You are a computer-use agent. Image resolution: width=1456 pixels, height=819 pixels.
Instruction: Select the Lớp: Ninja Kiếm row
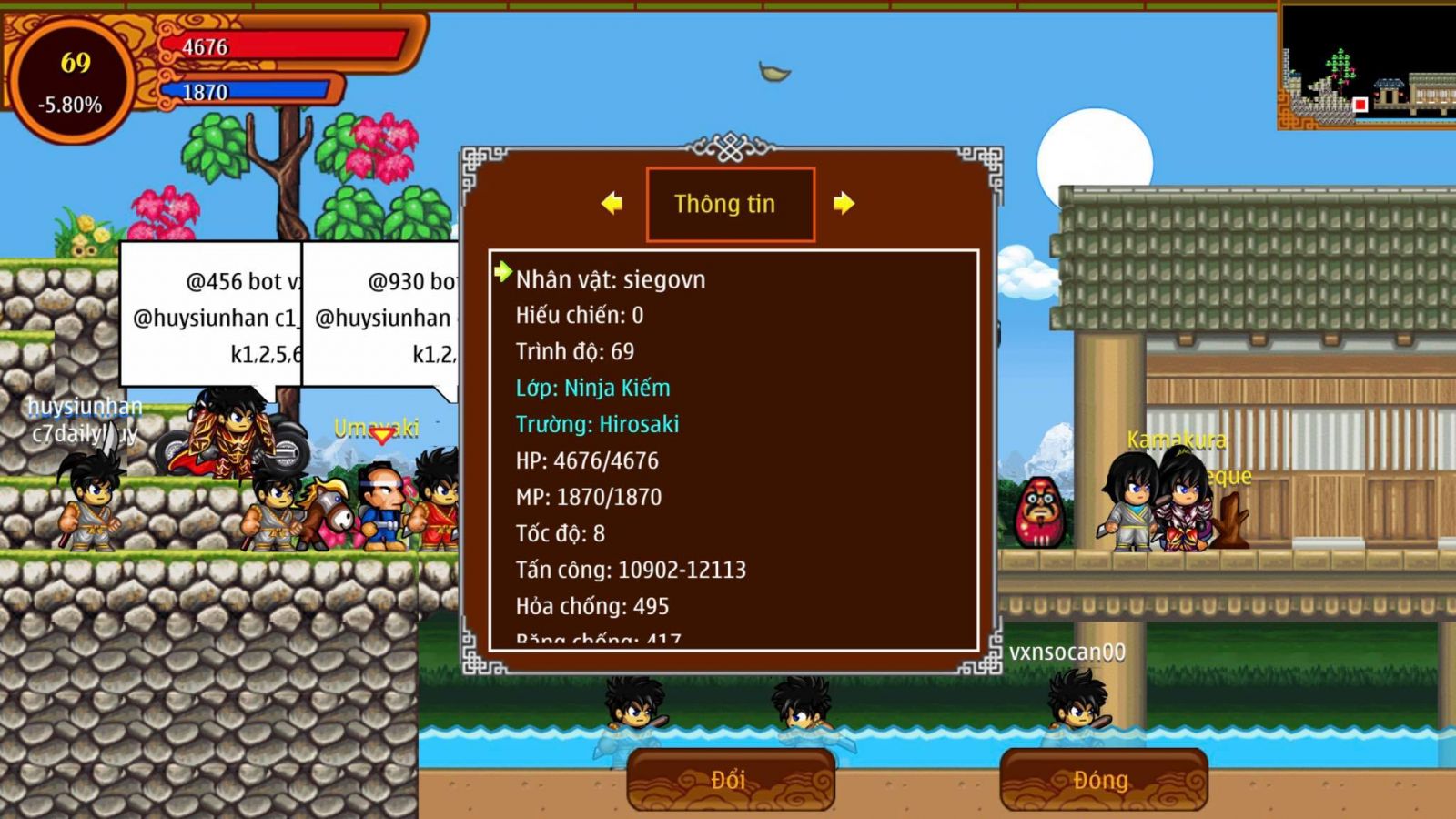click(592, 388)
